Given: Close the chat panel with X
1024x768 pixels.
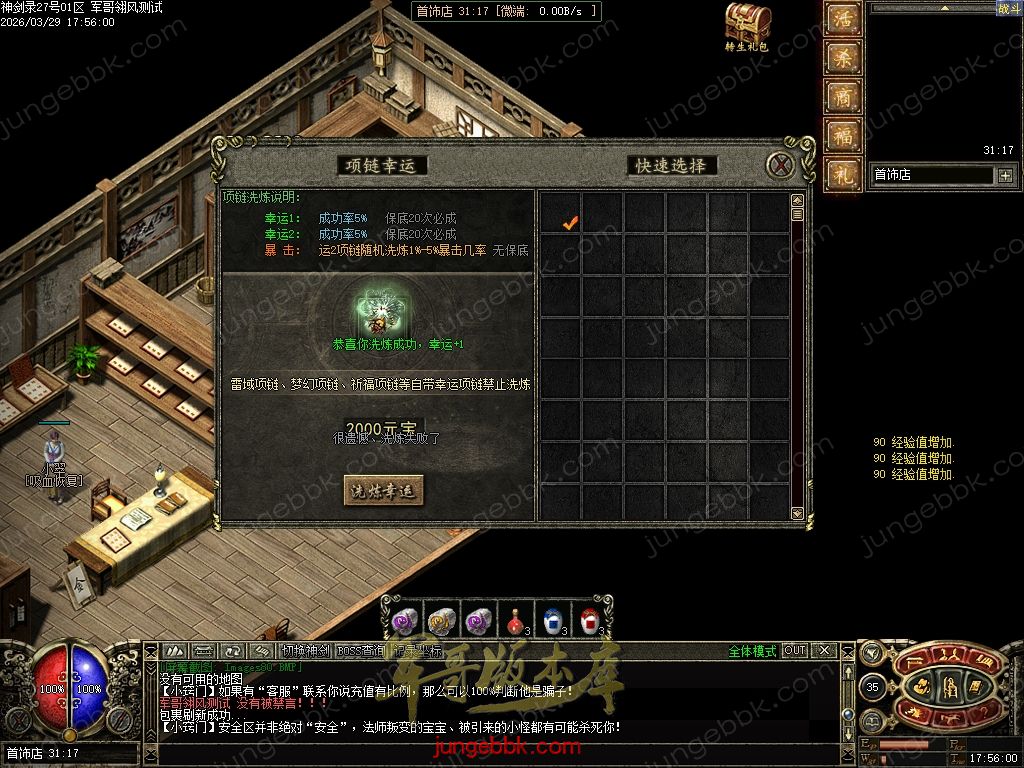Looking at the screenshot, I should point(824,651).
